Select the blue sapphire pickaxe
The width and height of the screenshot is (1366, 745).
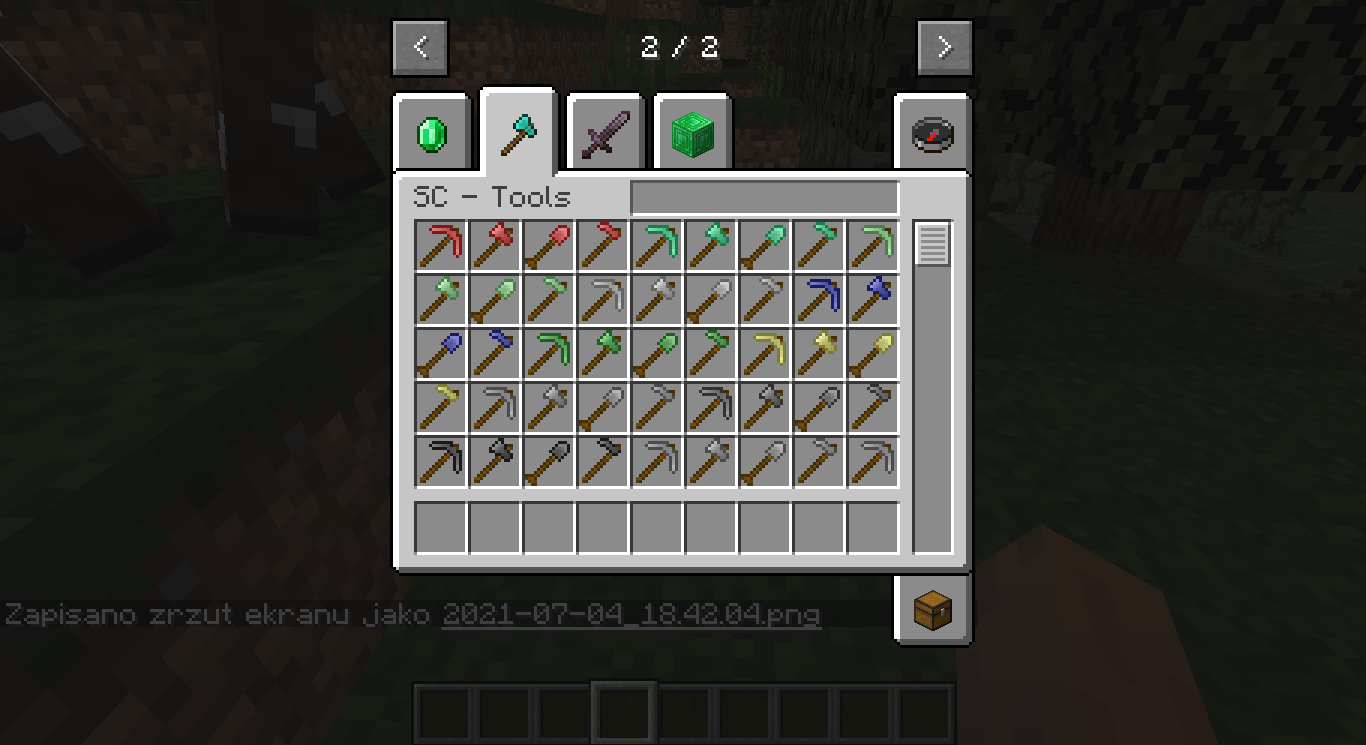click(x=818, y=301)
